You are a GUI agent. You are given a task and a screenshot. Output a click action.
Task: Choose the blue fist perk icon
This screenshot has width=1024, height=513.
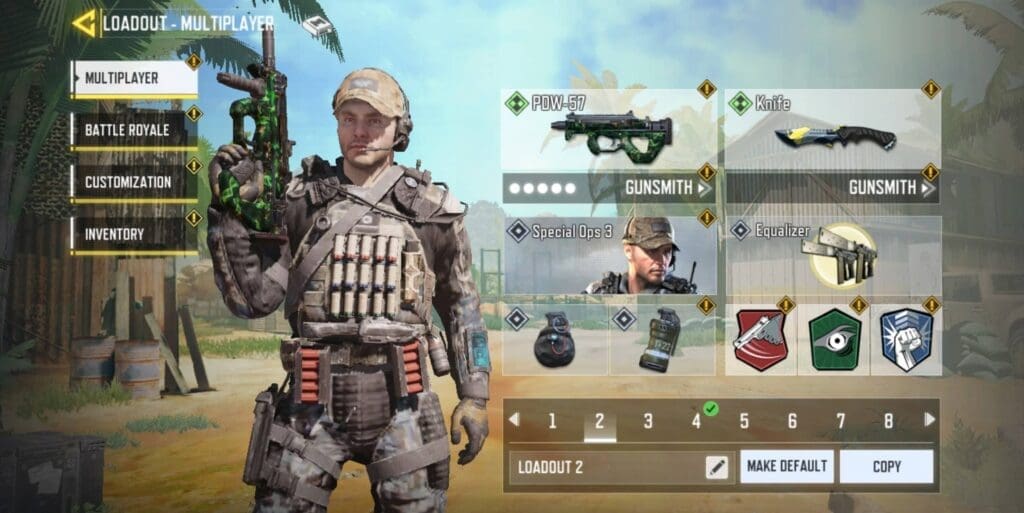905,340
